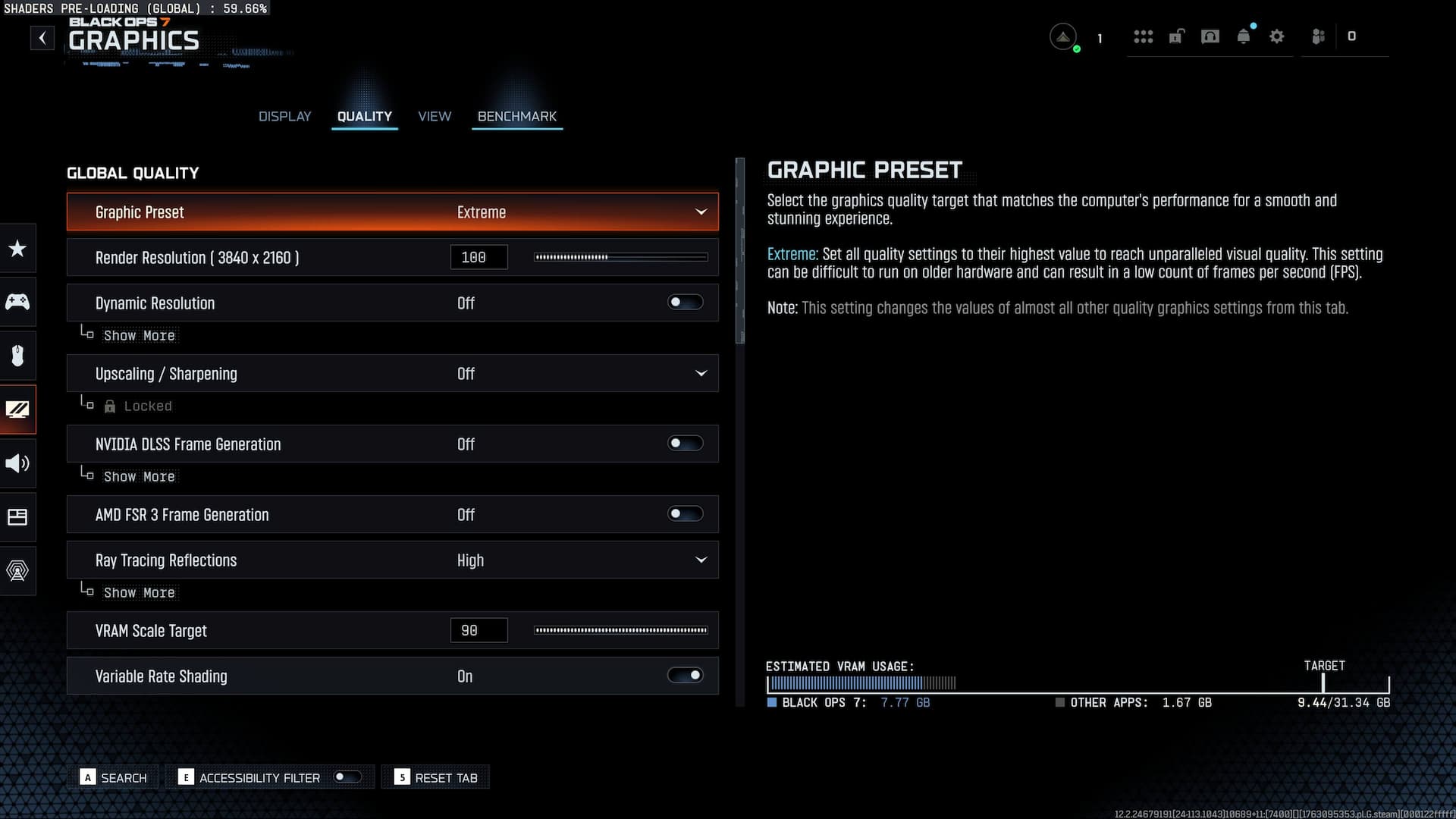The width and height of the screenshot is (1456, 819).
Task: Click the VRAM Scale Target slider
Action: pyautogui.click(x=620, y=630)
